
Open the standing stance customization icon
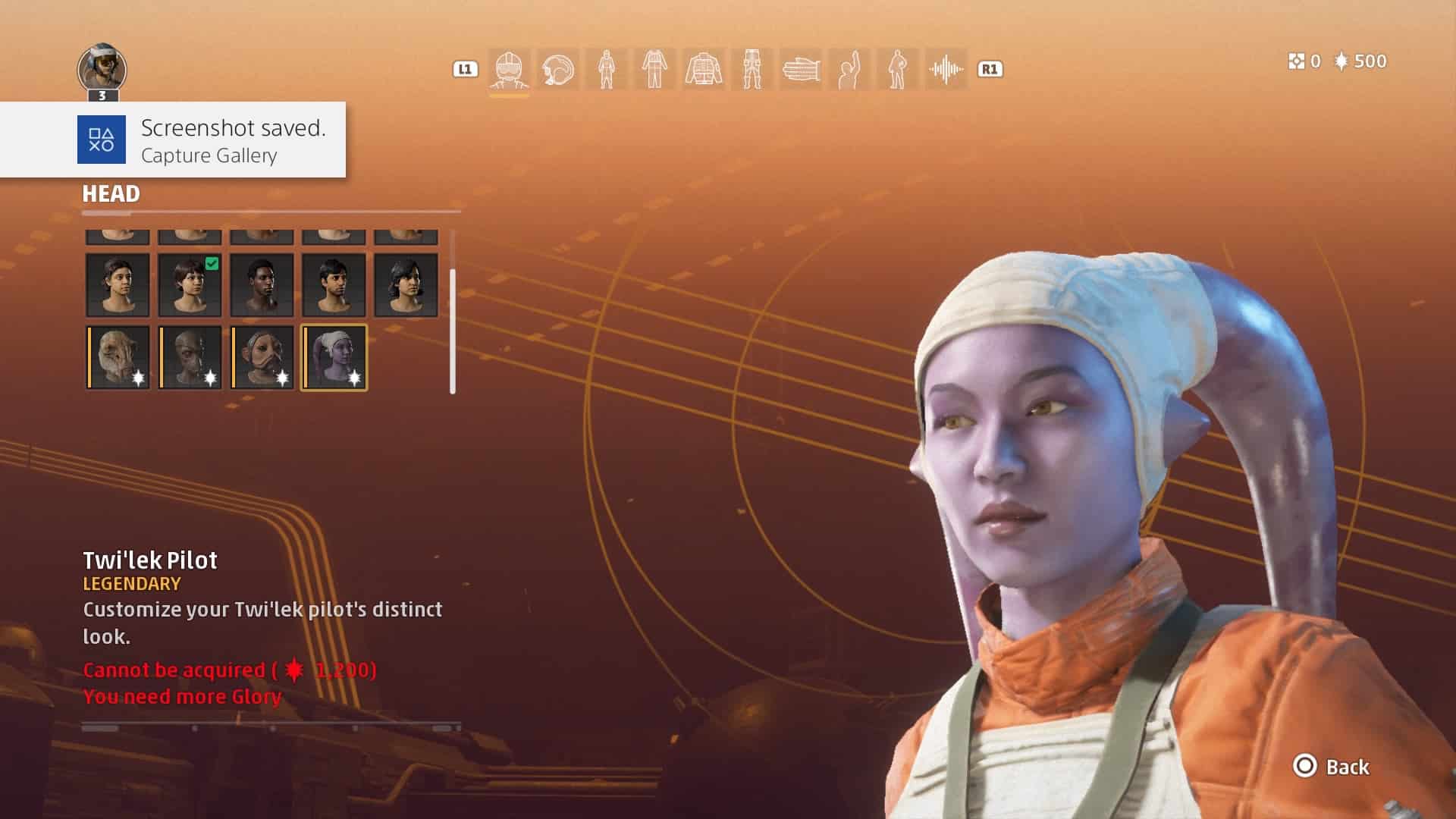(899, 69)
